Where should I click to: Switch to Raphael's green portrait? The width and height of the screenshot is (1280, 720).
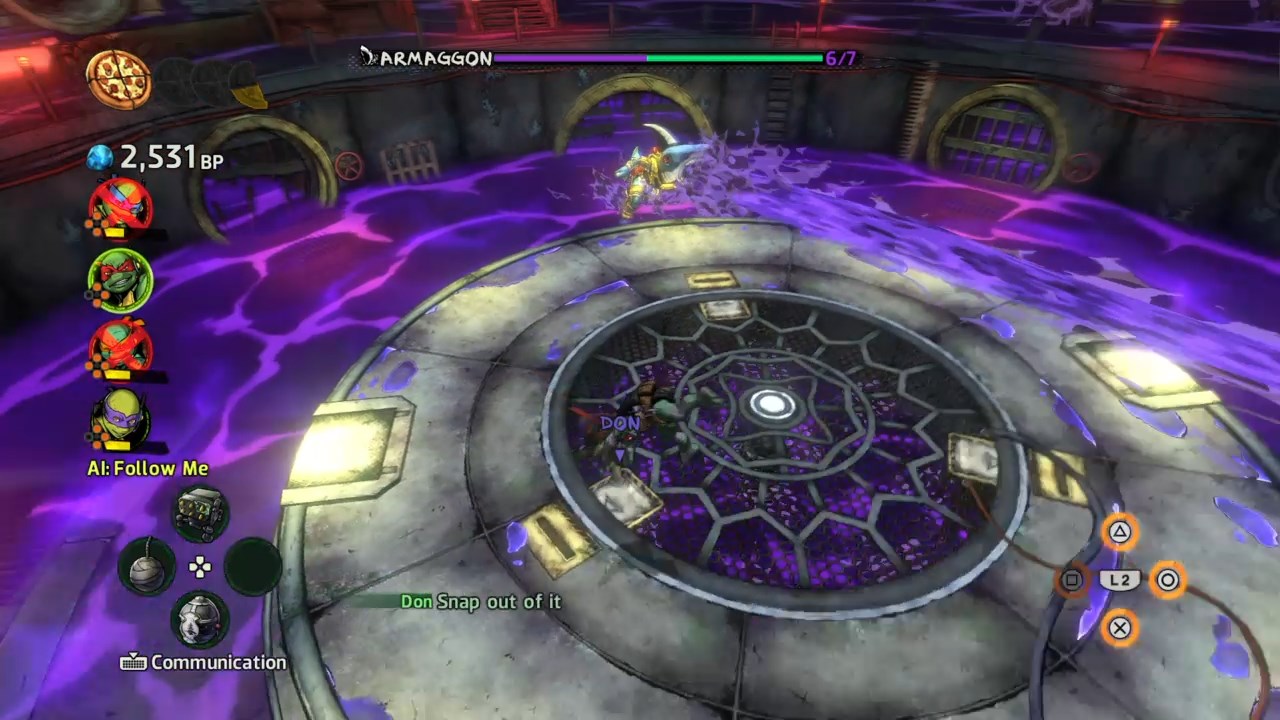coord(121,279)
